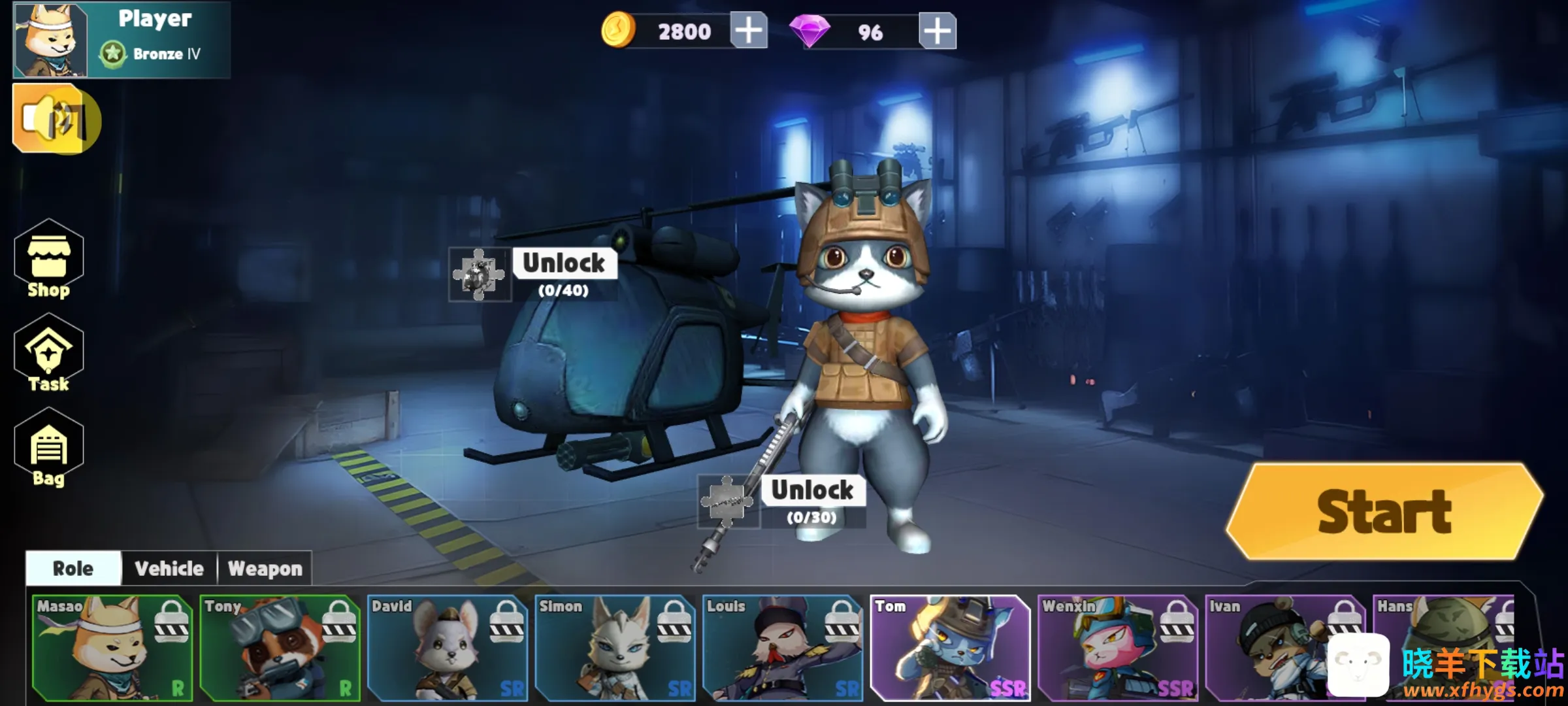Pick the David character card
This screenshot has height=706, width=1568.
point(448,647)
